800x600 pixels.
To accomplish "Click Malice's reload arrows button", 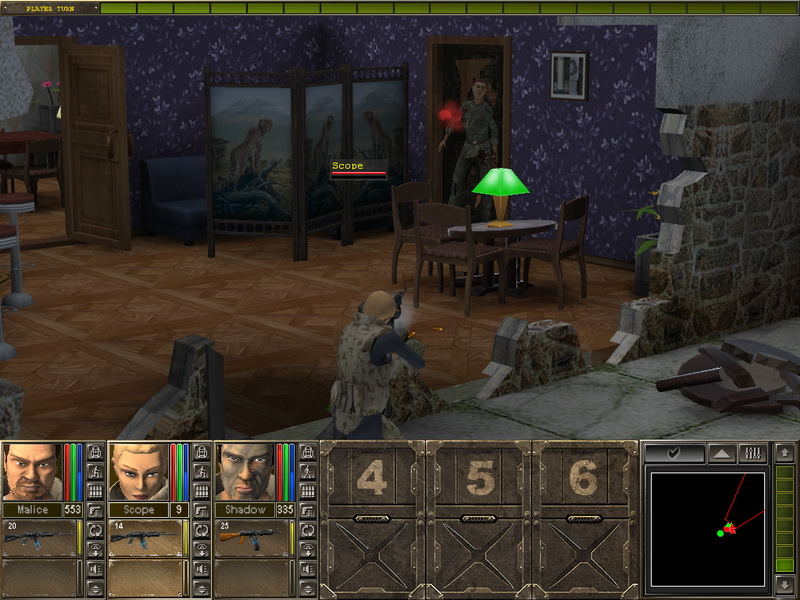I will click(95, 530).
